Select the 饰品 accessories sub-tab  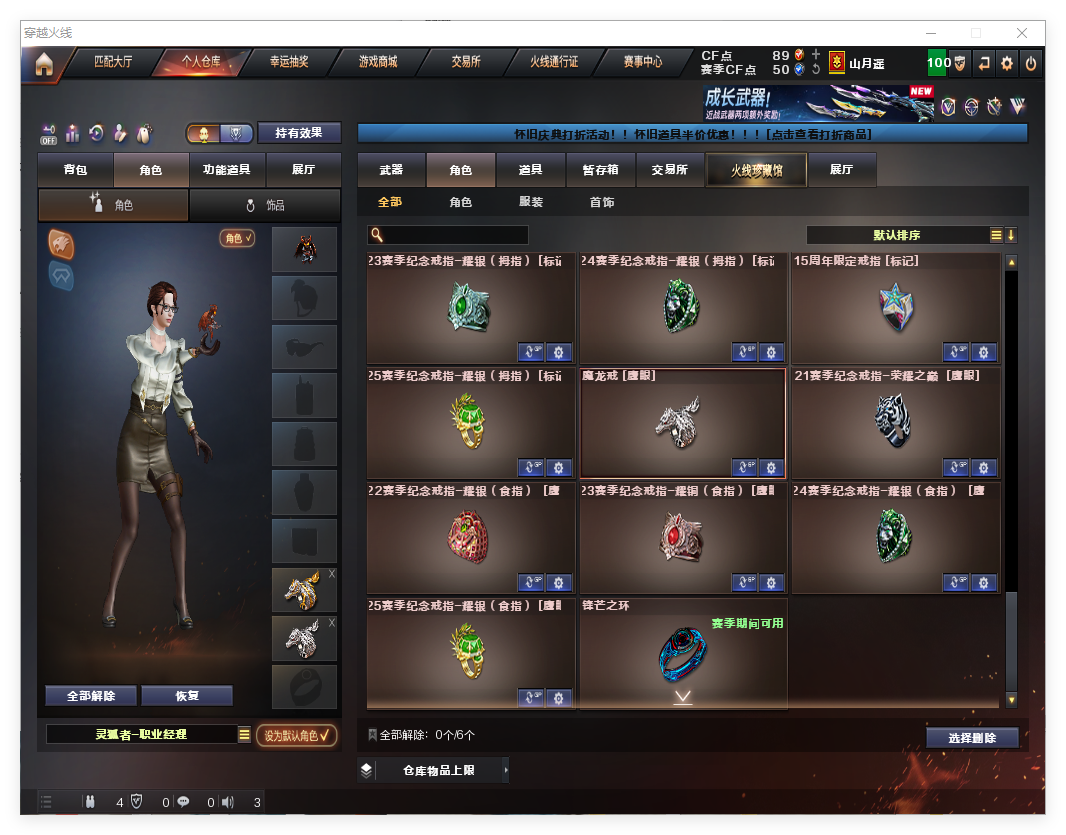(265, 205)
